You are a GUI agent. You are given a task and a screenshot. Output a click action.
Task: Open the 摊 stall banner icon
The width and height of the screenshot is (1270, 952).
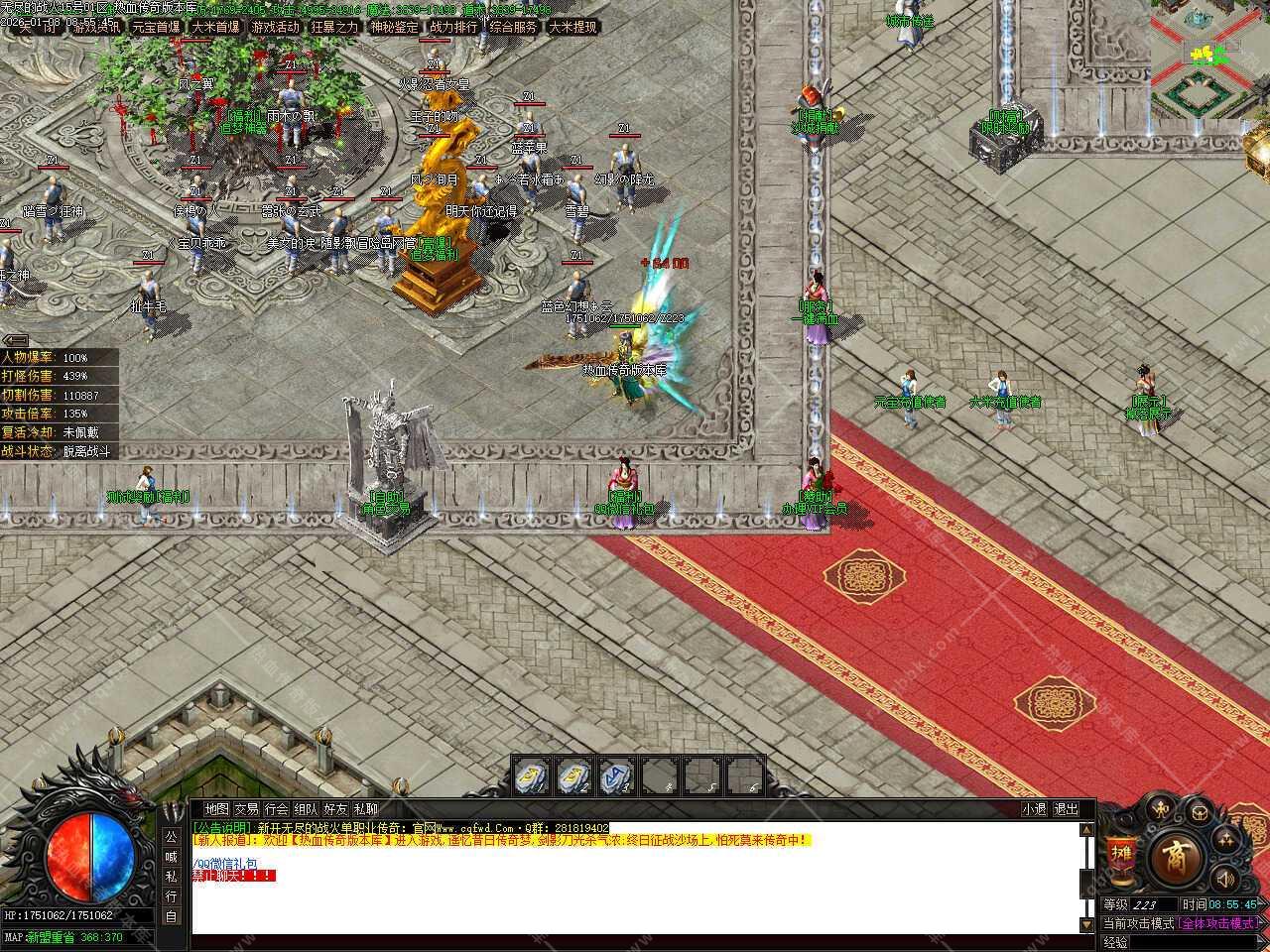click(x=1121, y=857)
